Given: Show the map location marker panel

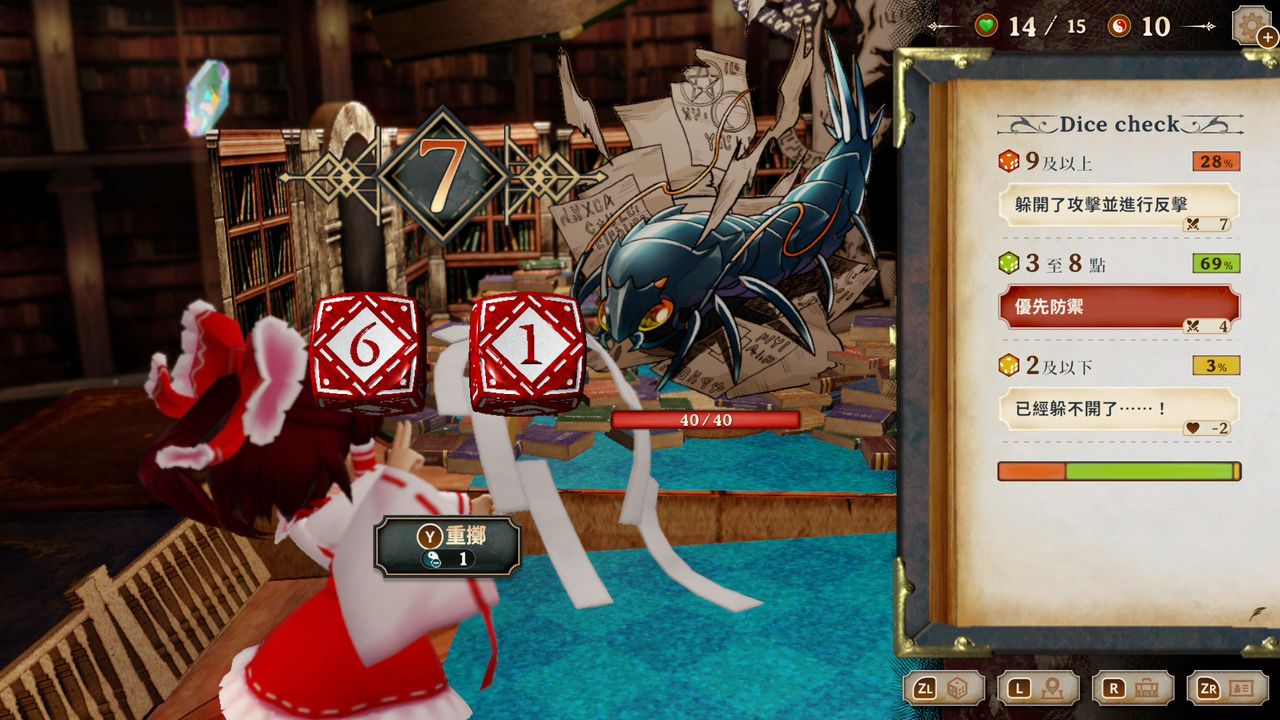Looking at the screenshot, I should 1038,689.
